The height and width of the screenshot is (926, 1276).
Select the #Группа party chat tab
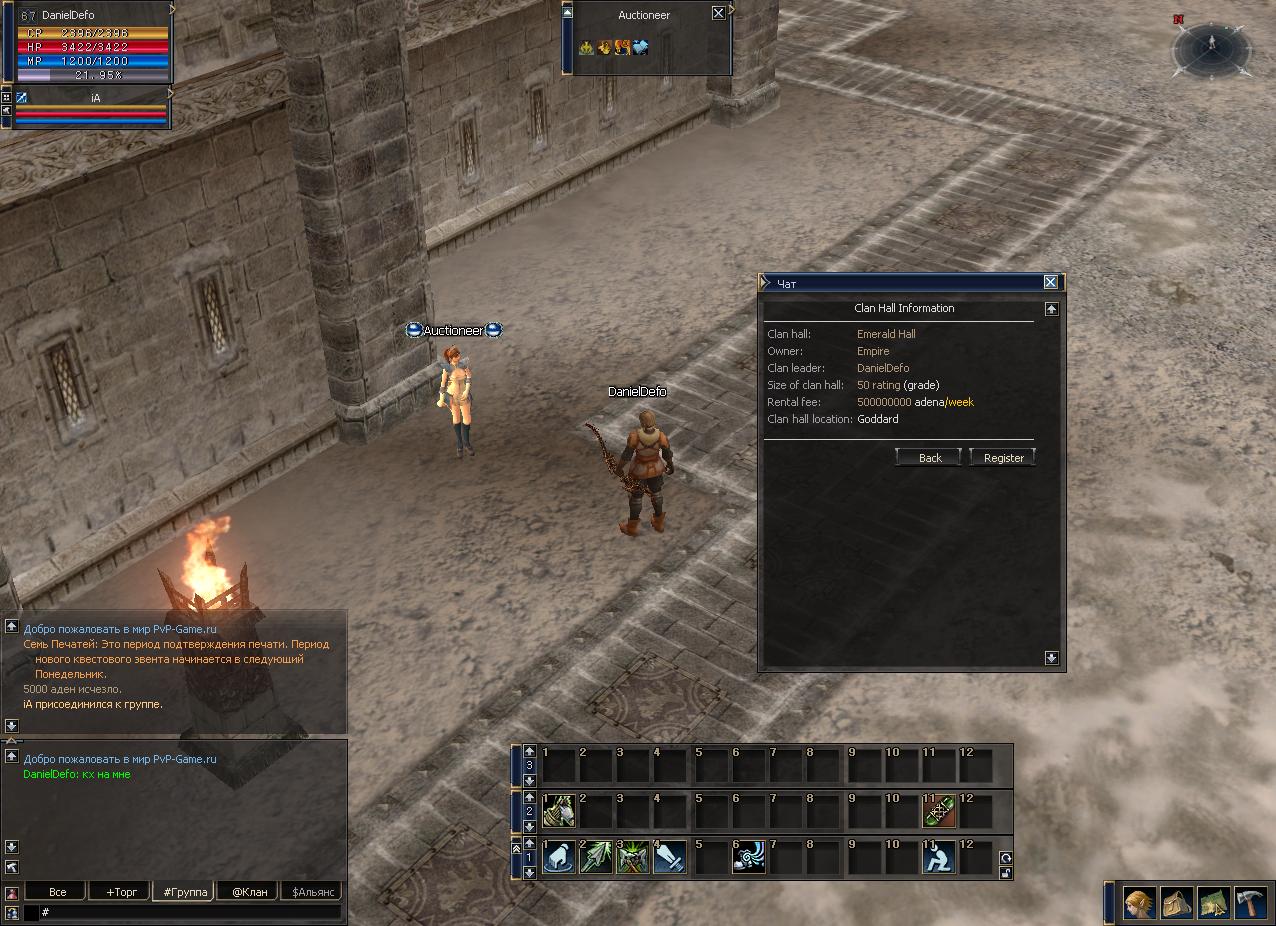pos(183,891)
